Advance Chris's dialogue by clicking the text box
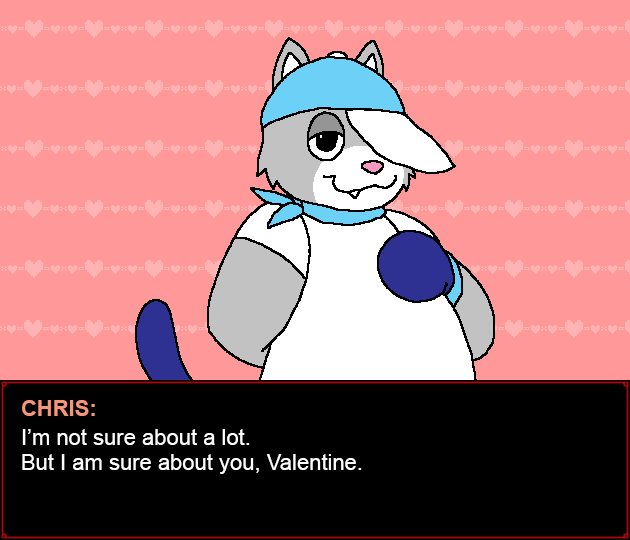 (x=314, y=460)
